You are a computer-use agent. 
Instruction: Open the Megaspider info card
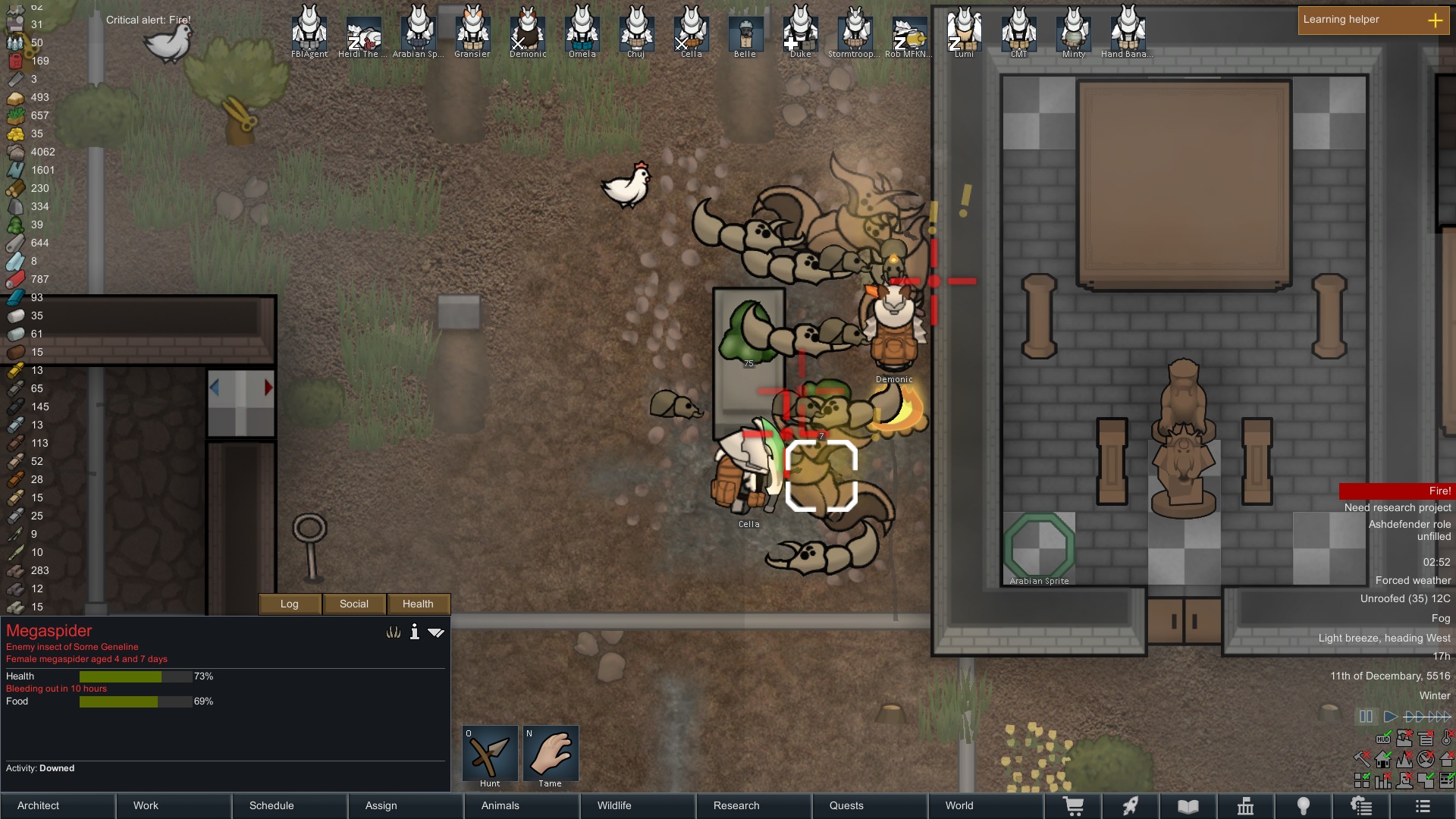[414, 632]
